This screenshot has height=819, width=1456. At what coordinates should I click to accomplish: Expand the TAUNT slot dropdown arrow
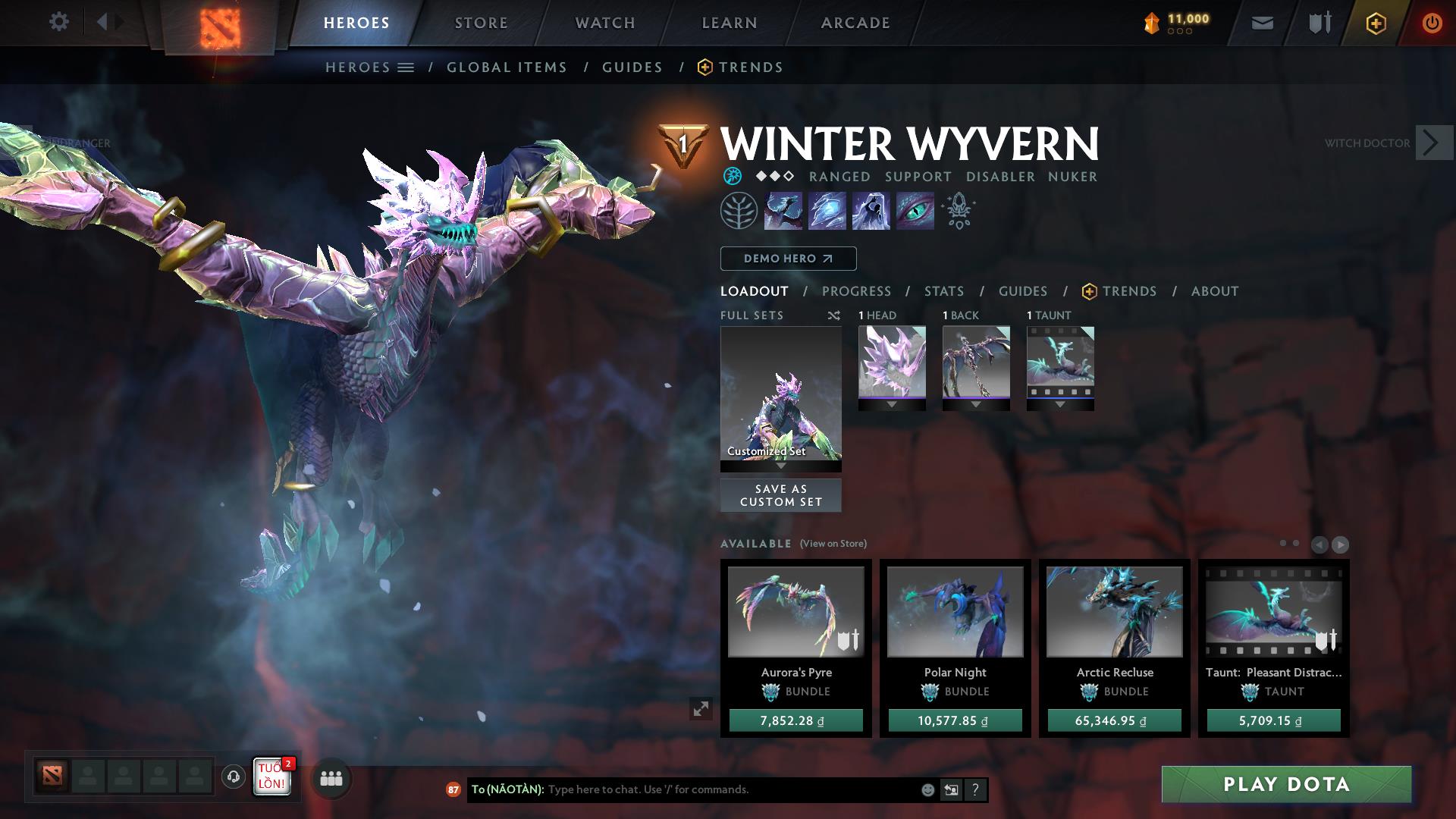click(1060, 404)
